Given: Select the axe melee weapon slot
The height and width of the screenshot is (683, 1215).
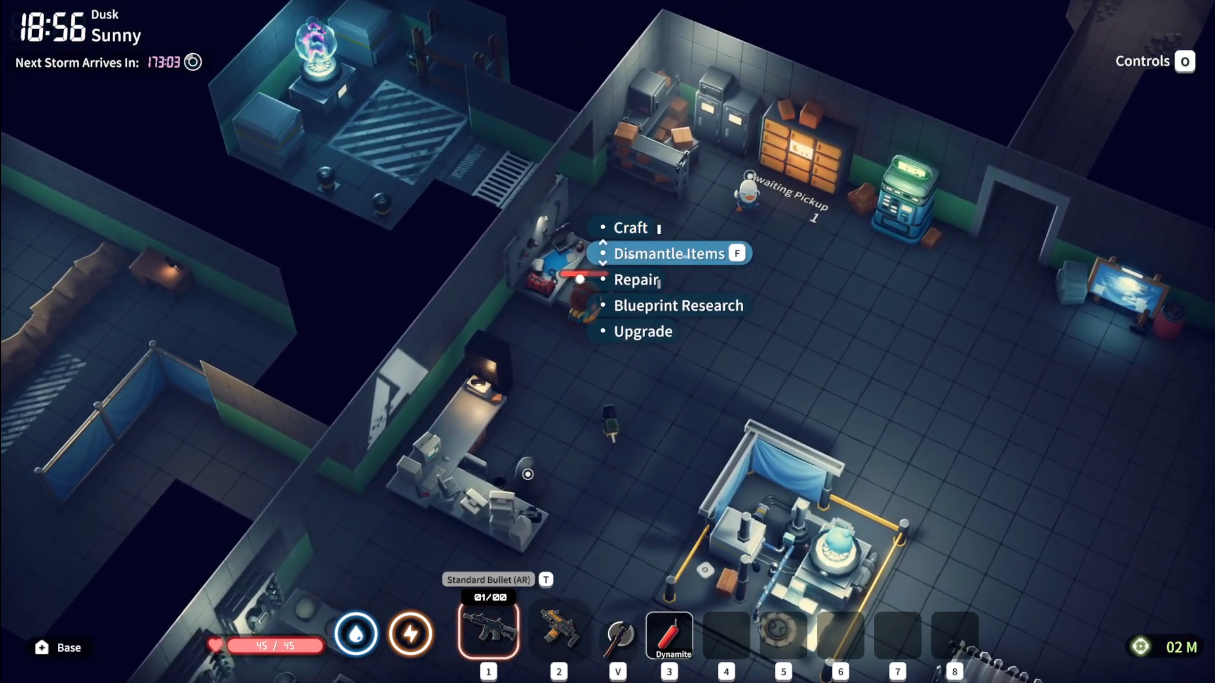Looking at the screenshot, I should pyautogui.click(x=618, y=634).
